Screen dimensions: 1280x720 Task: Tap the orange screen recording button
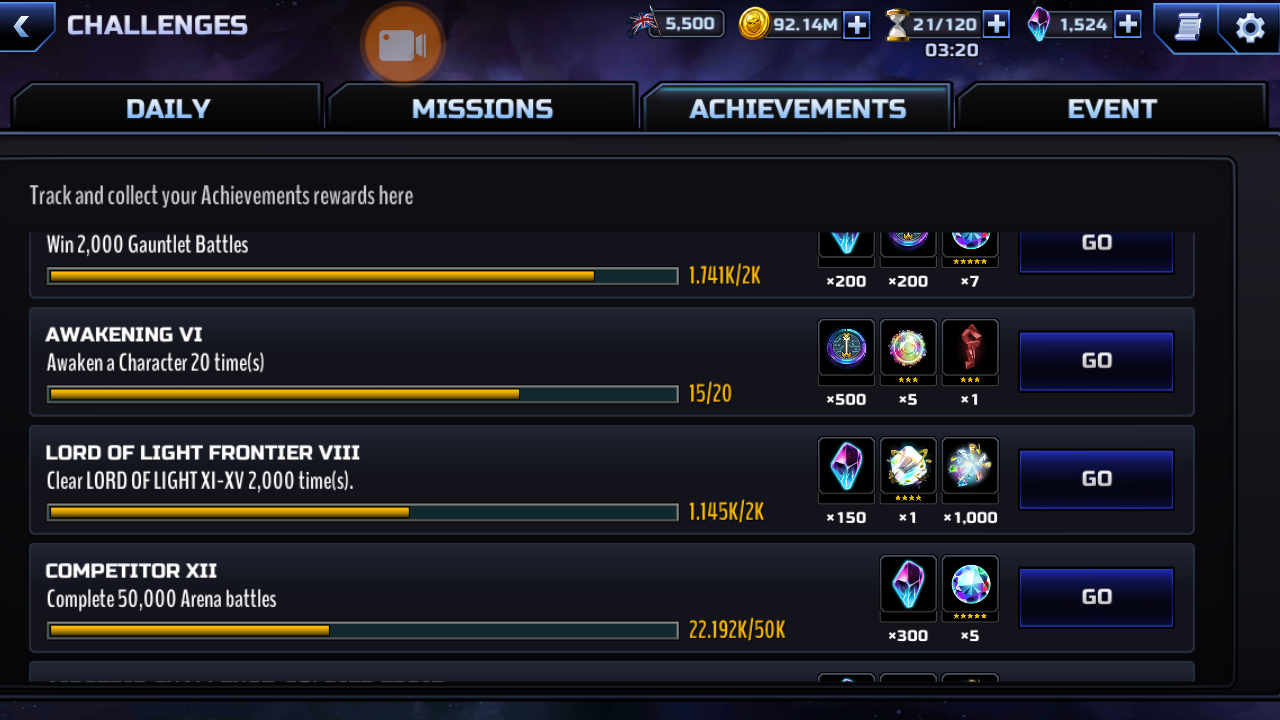click(x=402, y=44)
